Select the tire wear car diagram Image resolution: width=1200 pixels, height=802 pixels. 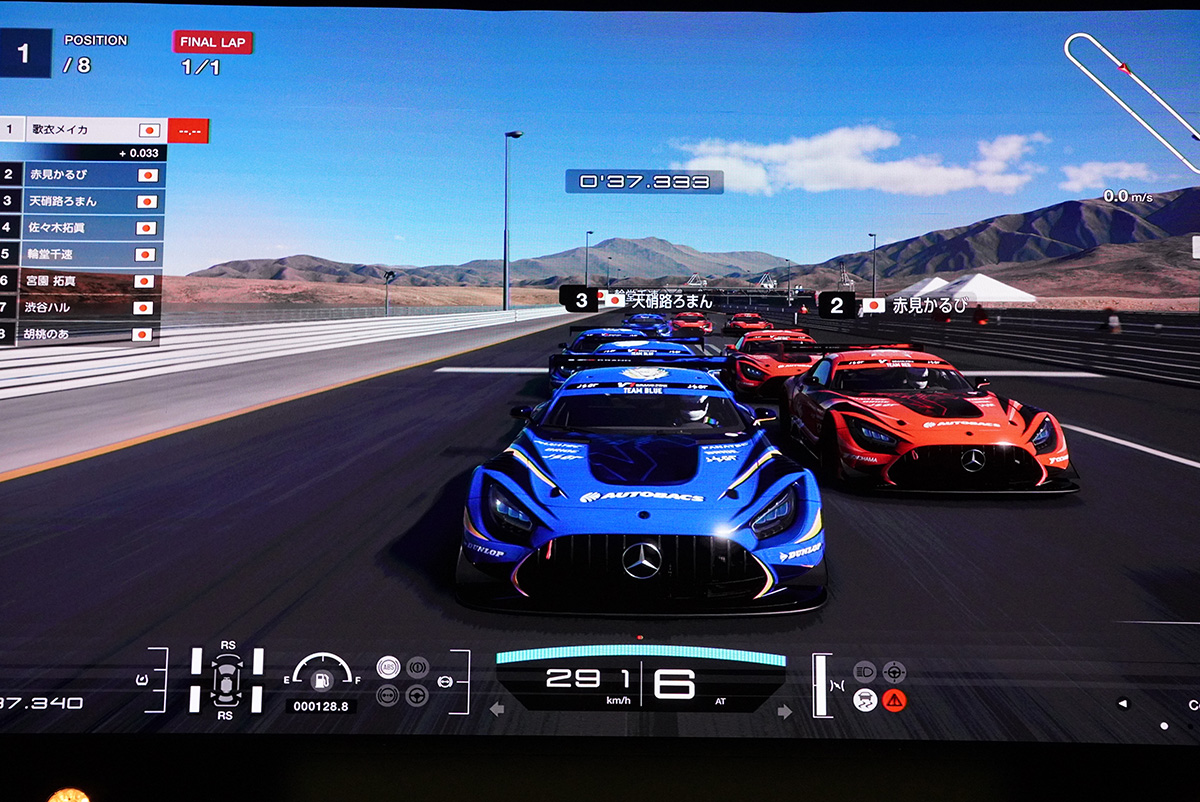pos(225,680)
